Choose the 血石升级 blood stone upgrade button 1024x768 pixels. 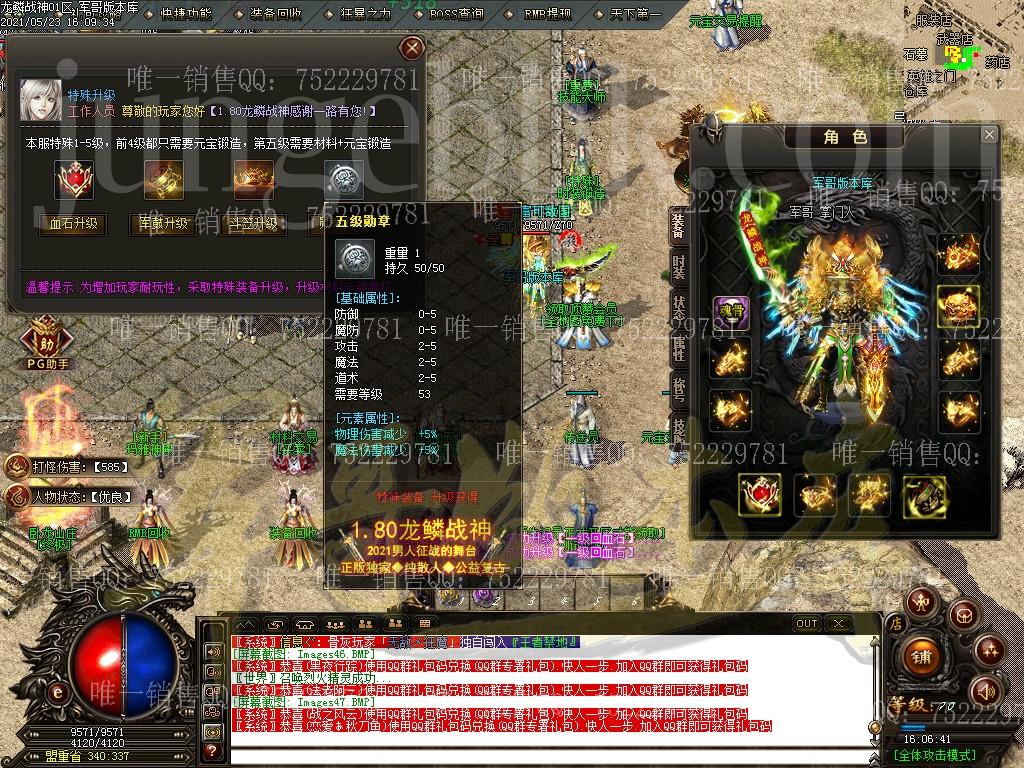click(x=73, y=224)
